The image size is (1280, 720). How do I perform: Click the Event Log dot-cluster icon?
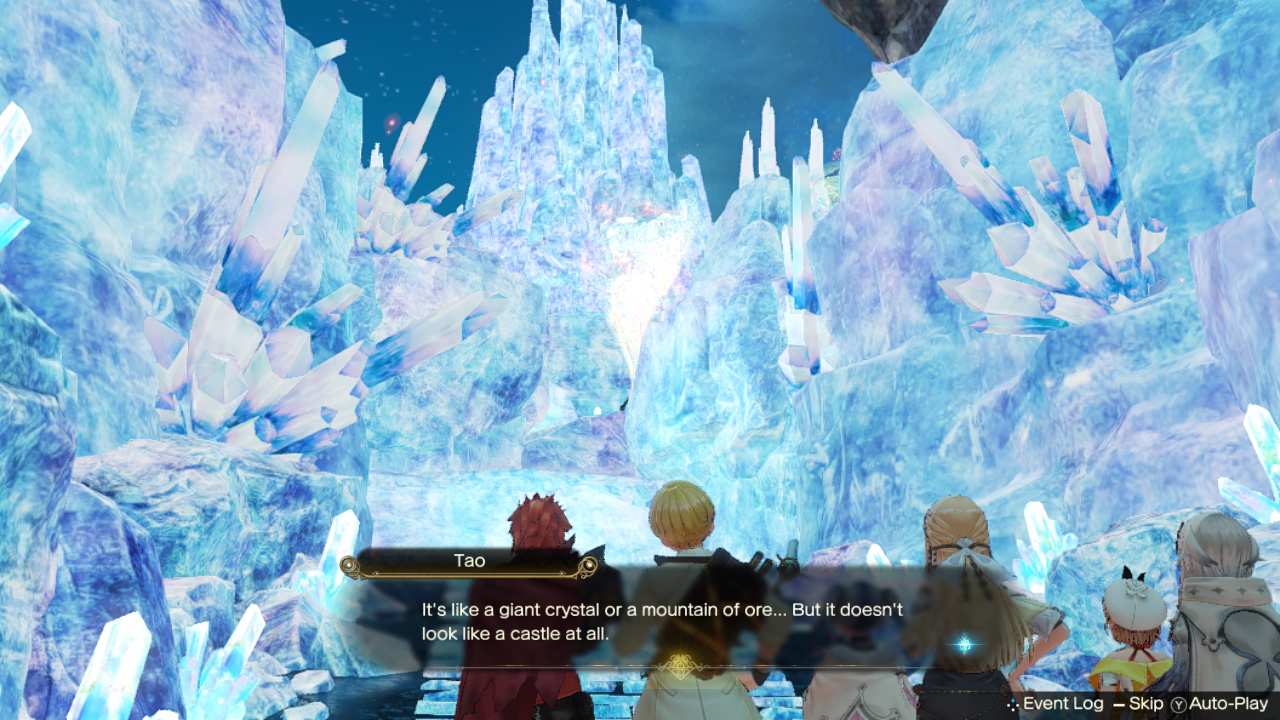tap(1011, 703)
